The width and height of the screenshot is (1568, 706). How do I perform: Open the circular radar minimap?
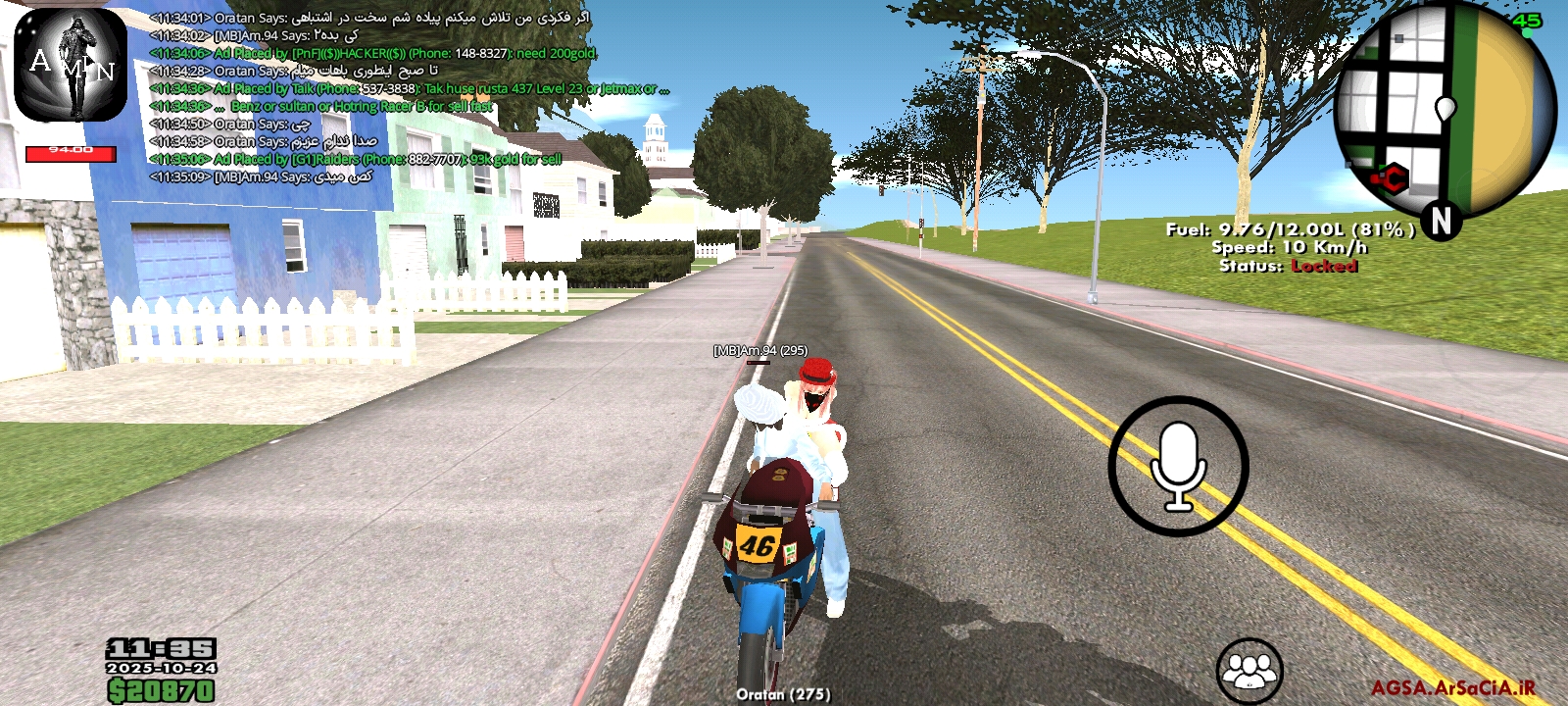1444,110
